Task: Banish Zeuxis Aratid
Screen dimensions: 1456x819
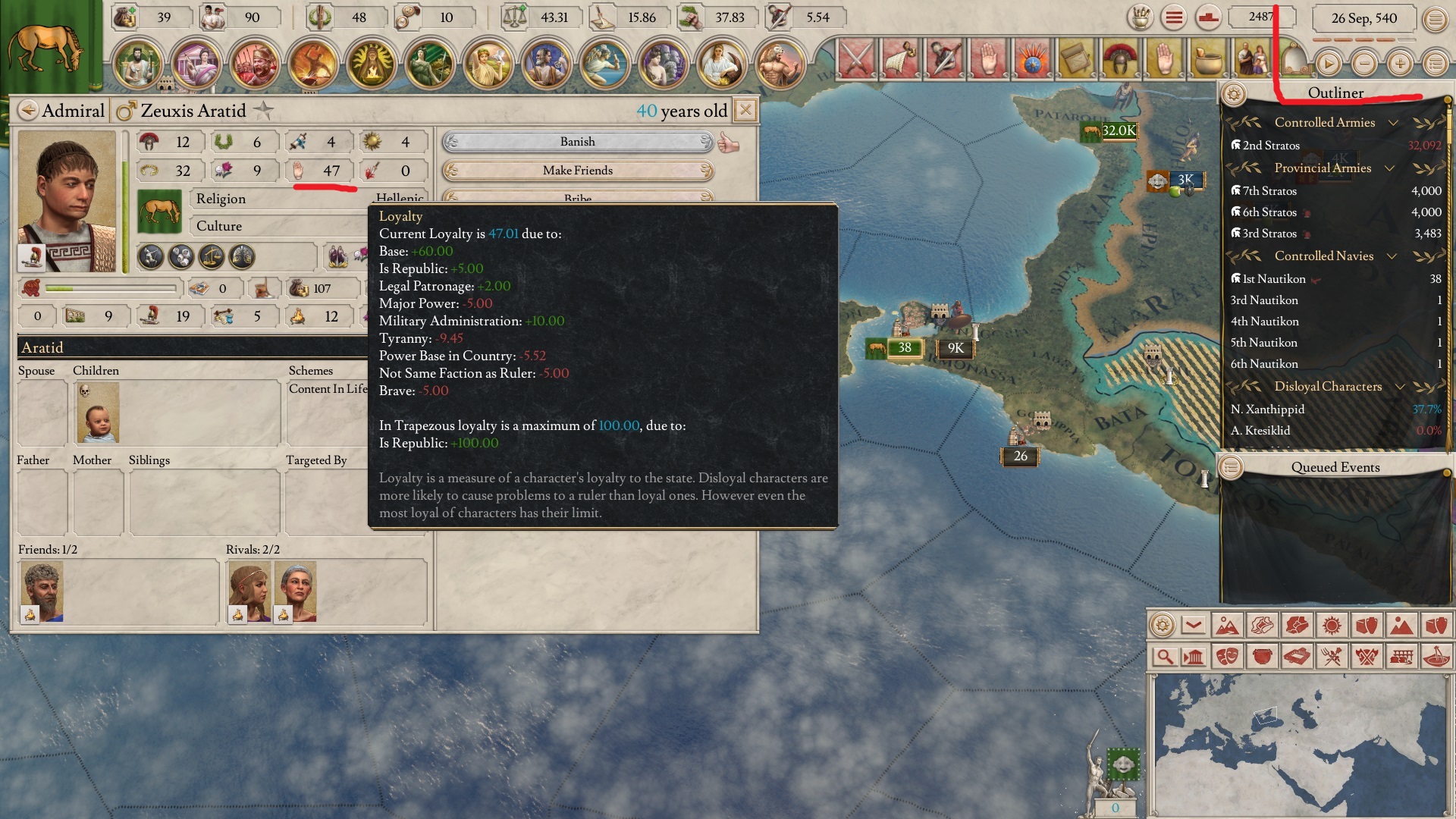Action: 578,142
